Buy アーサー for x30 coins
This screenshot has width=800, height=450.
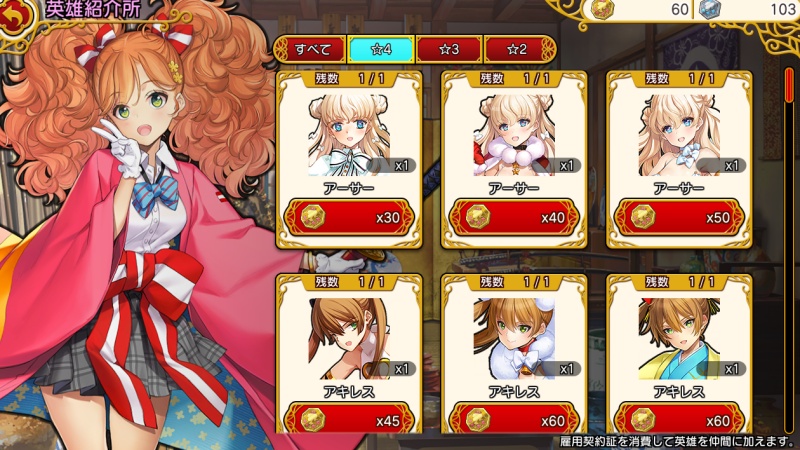click(346, 216)
